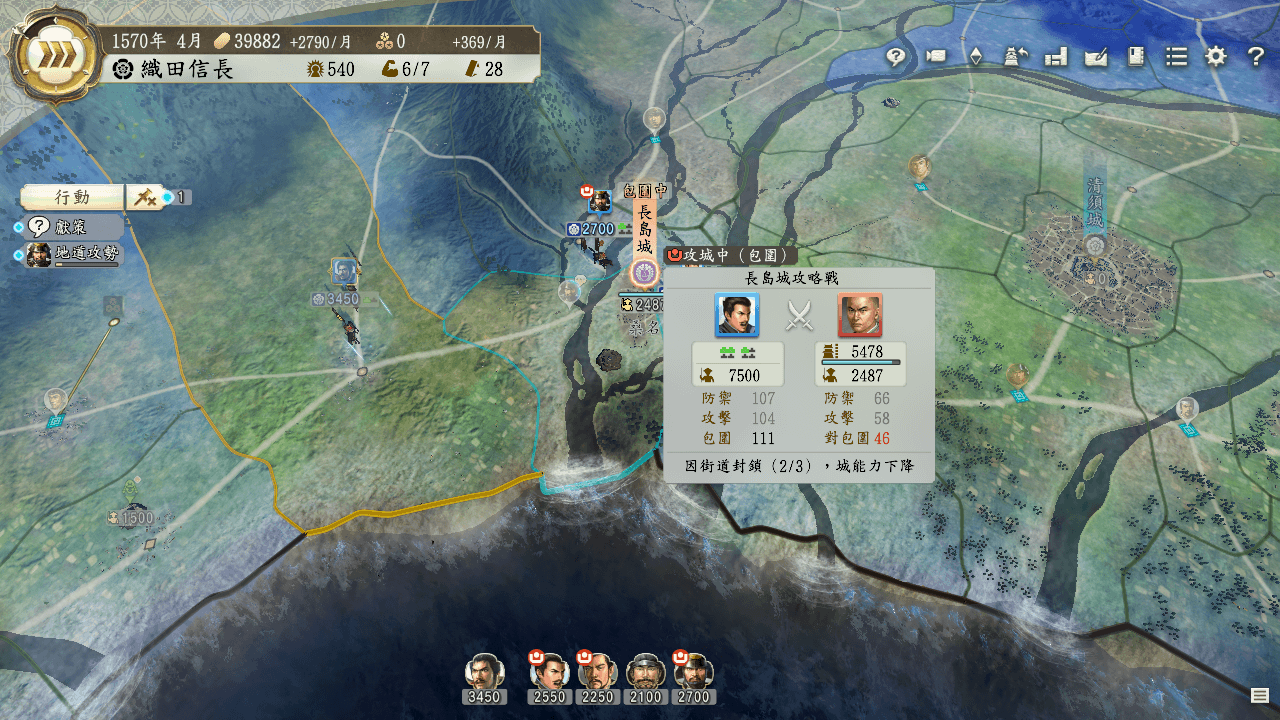Toggle the pushpin next to 行動
Screen dimensions: 1280x720
(144, 197)
